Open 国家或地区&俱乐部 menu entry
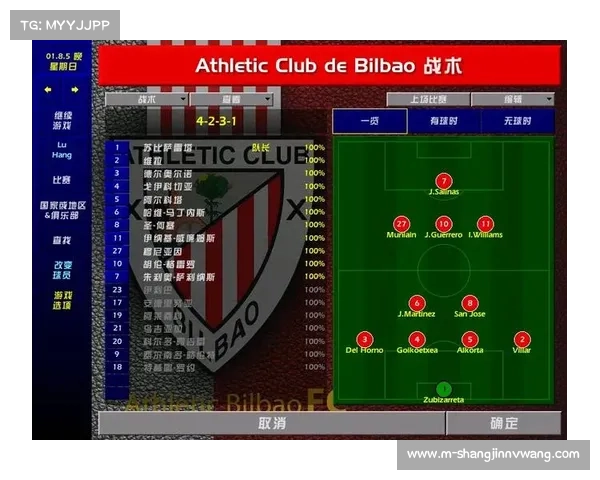Viewport: 600px width, 480px height. click(x=62, y=210)
